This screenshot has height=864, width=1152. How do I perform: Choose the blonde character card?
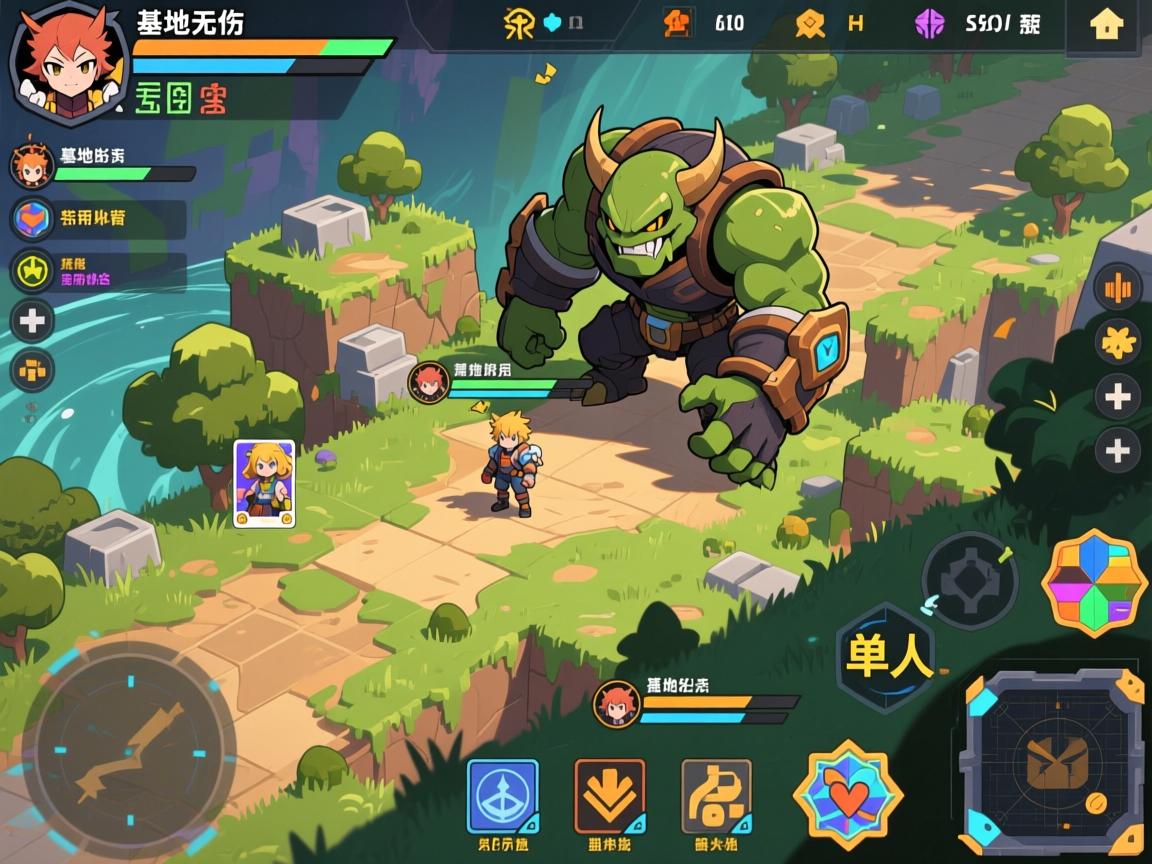(264, 483)
